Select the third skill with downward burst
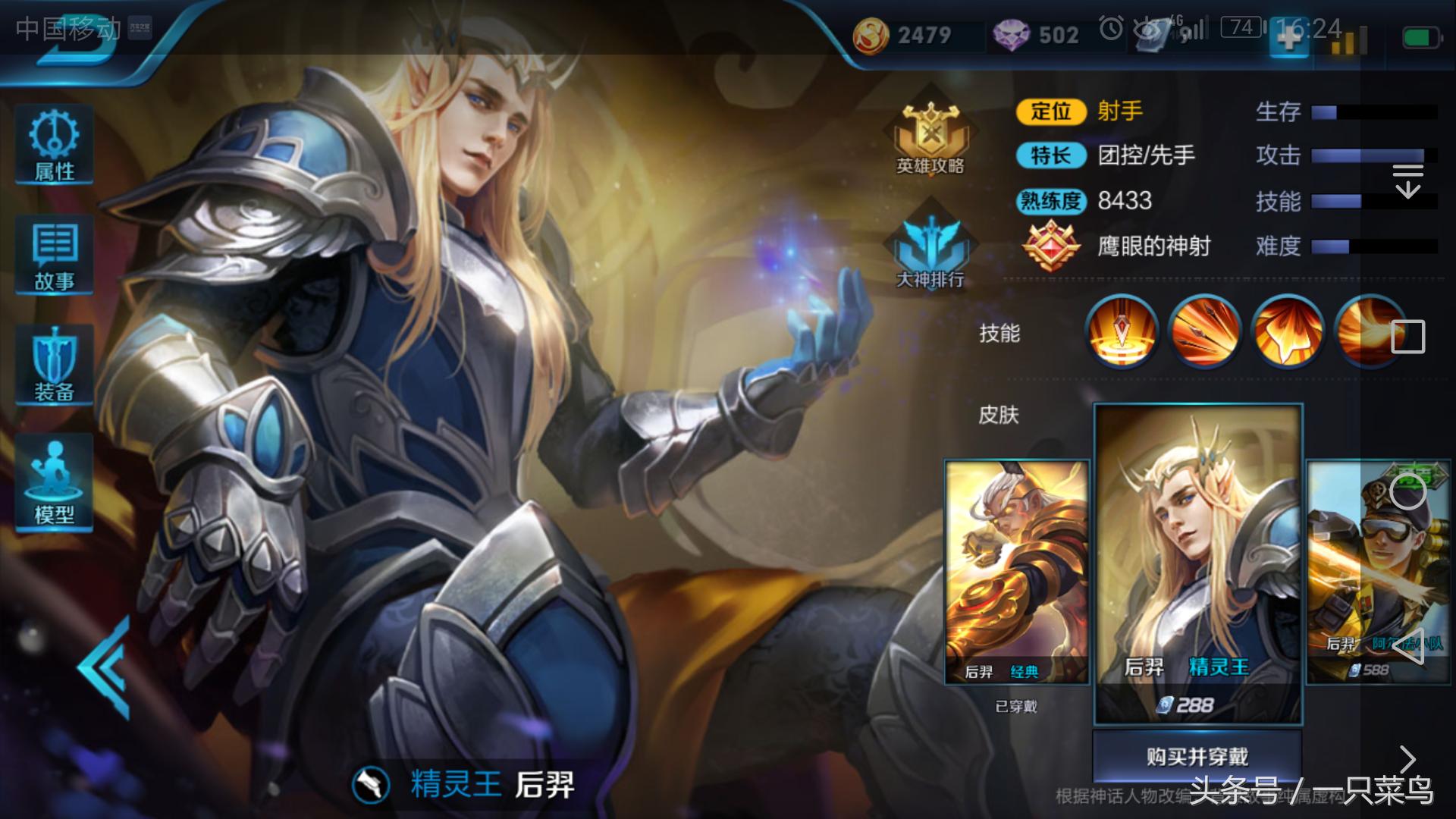The image size is (1456, 819). tap(1287, 331)
